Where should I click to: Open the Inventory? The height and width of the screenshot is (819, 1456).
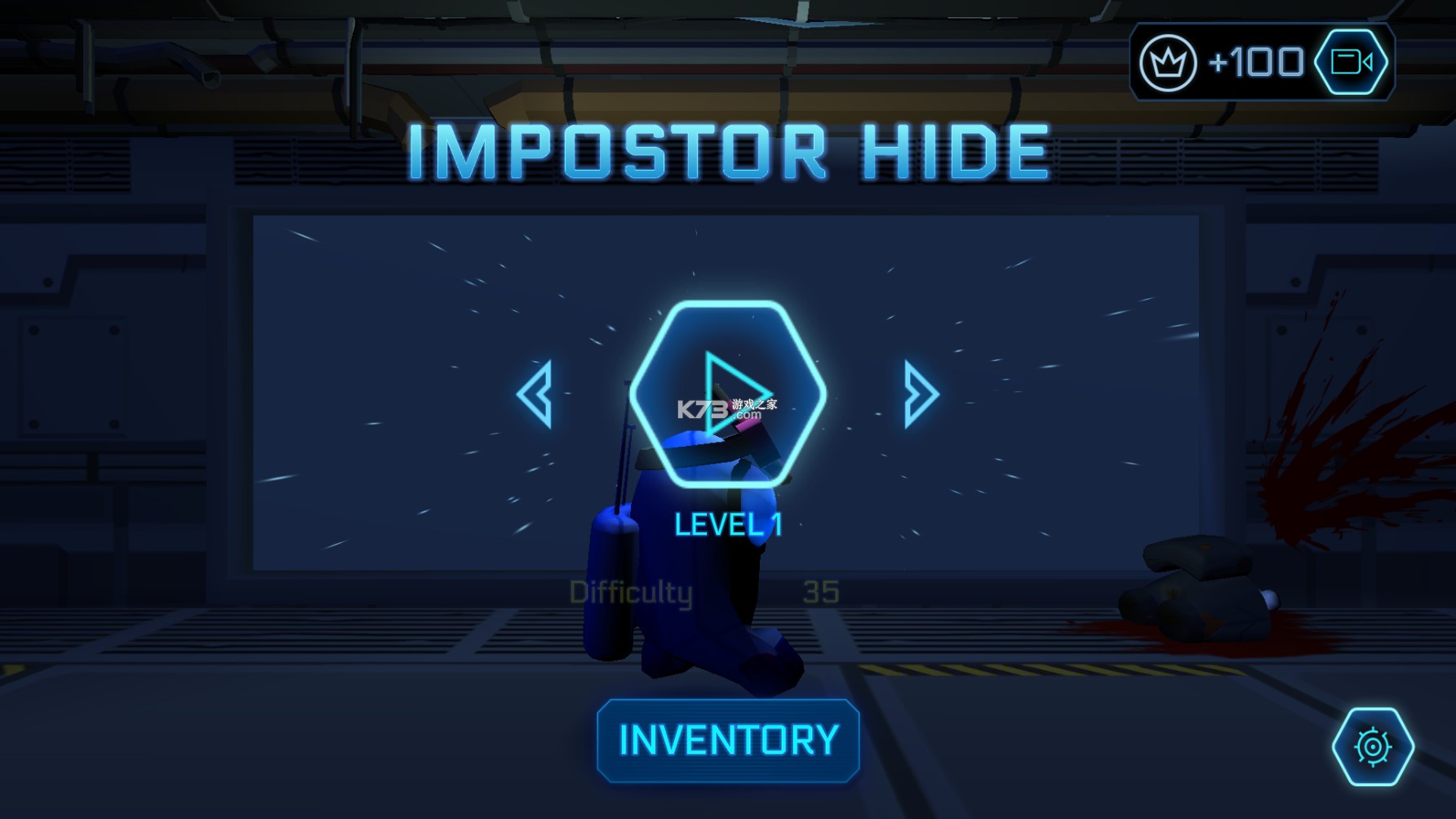[728, 741]
